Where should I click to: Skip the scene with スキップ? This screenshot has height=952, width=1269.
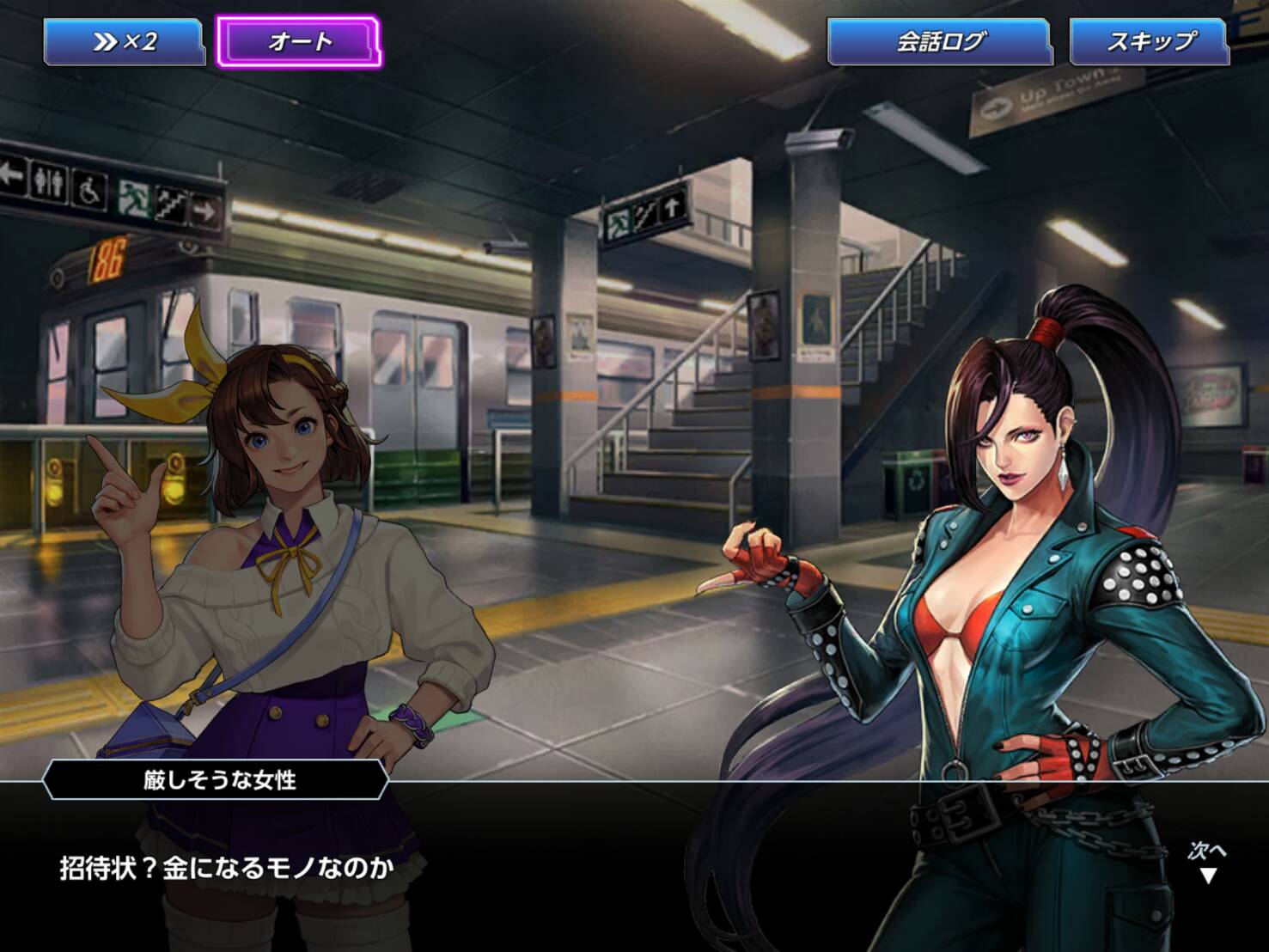pyautogui.click(x=1149, y=42)
